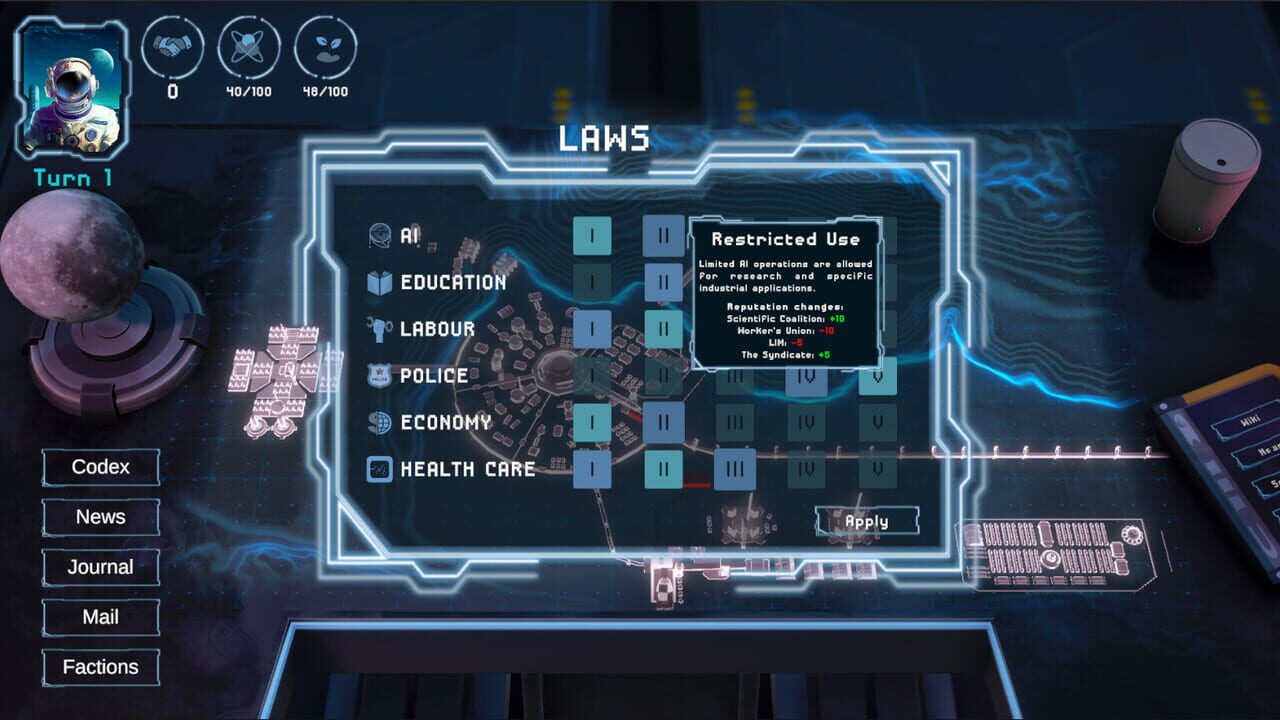Select level II of the Economy law
Viewport: 1280px width, 720px height.
tap(665, 422)
